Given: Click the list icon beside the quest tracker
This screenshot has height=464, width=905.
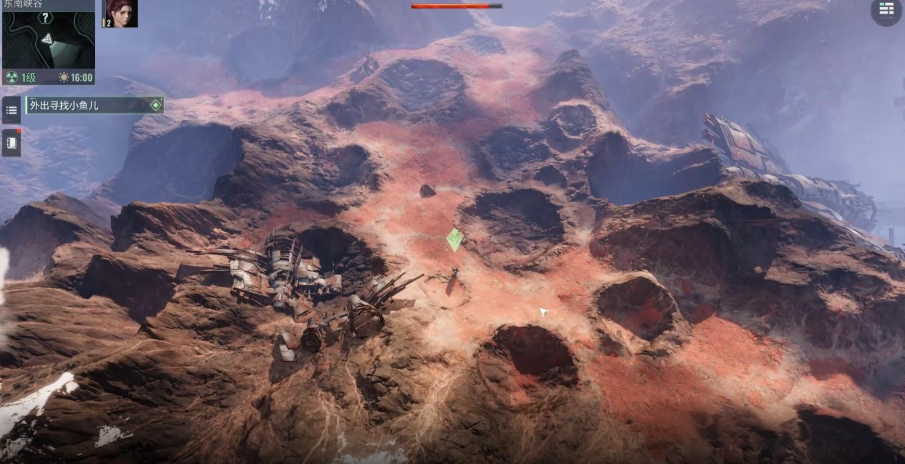Looking at the screenshot, I should point(11,109).
